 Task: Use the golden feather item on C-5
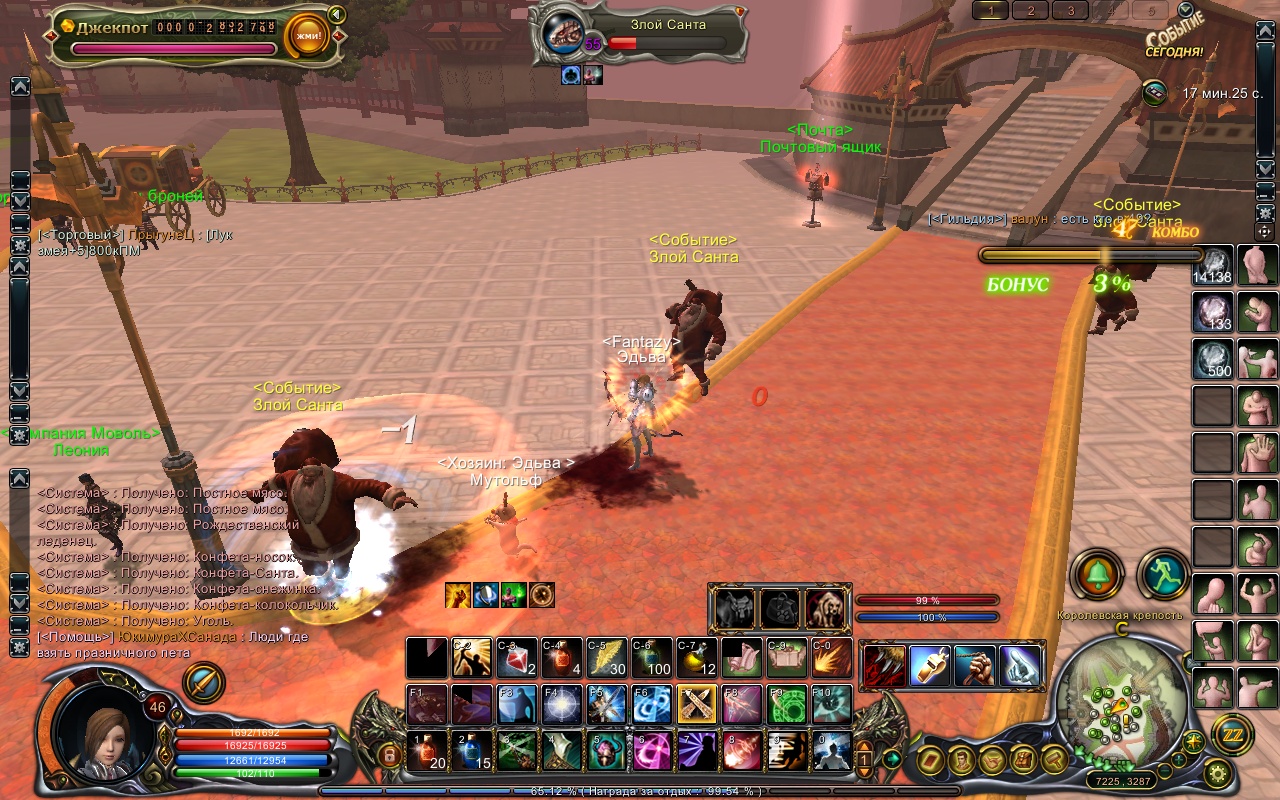pyautogui.click(x=605, y=658)
